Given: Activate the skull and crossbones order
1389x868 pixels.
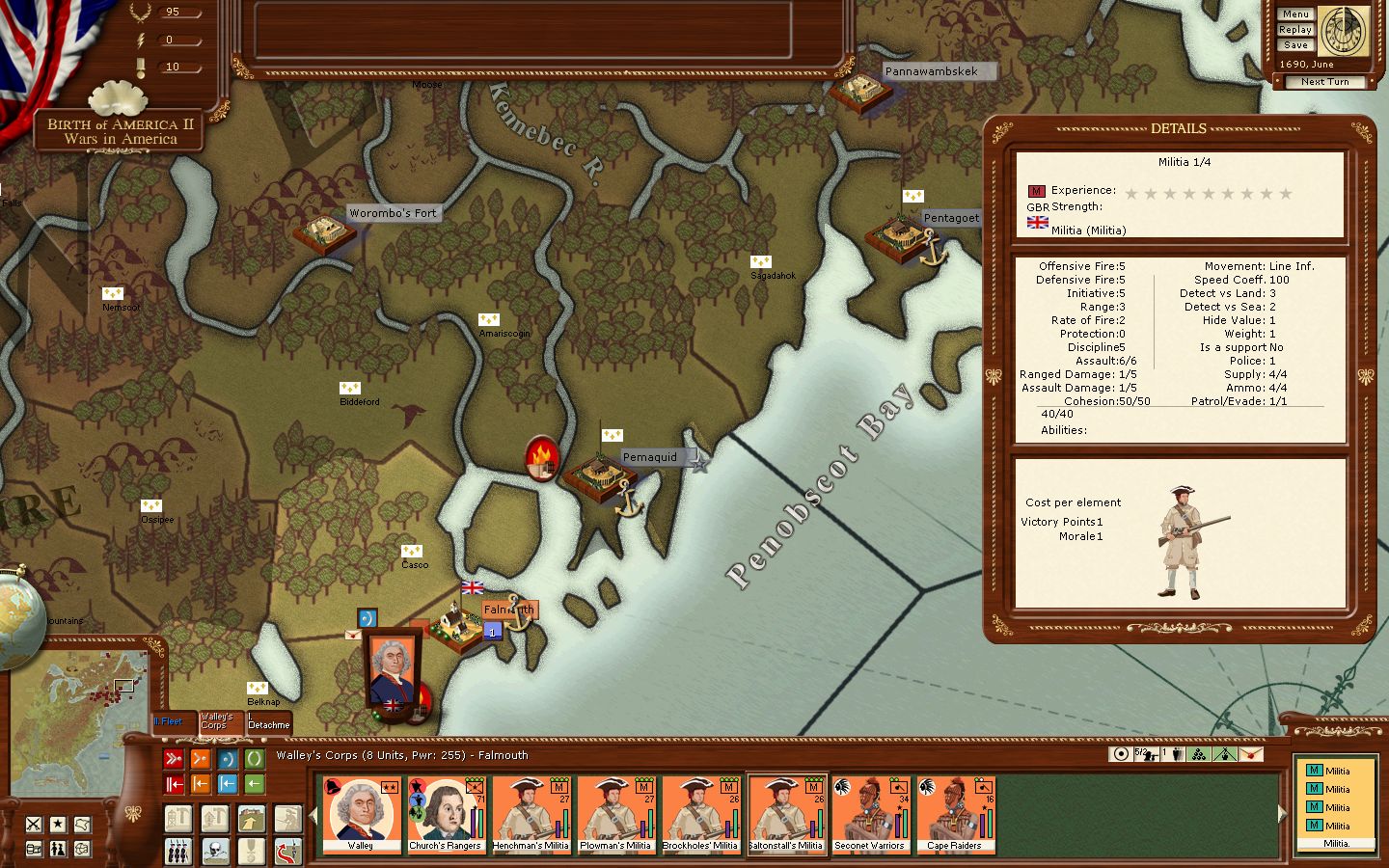Looking at the screenshot, I should pyautogui.click(x=215, y=851).
